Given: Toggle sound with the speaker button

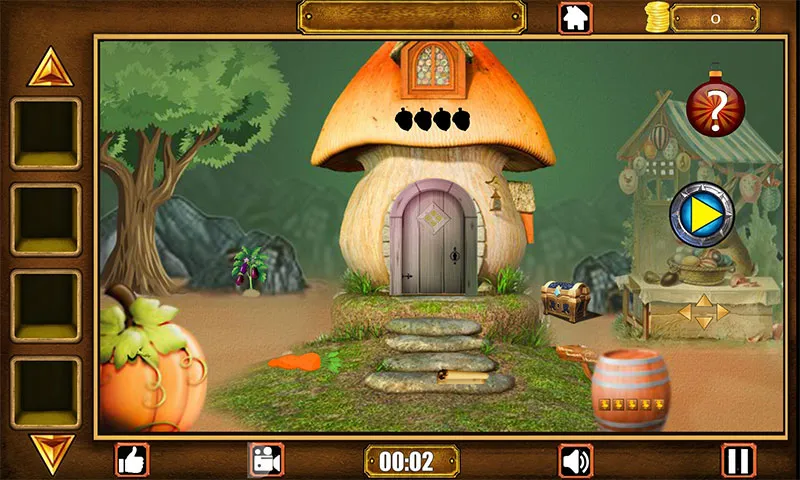Looking at the screenshot, I should [x=575, y=460].
